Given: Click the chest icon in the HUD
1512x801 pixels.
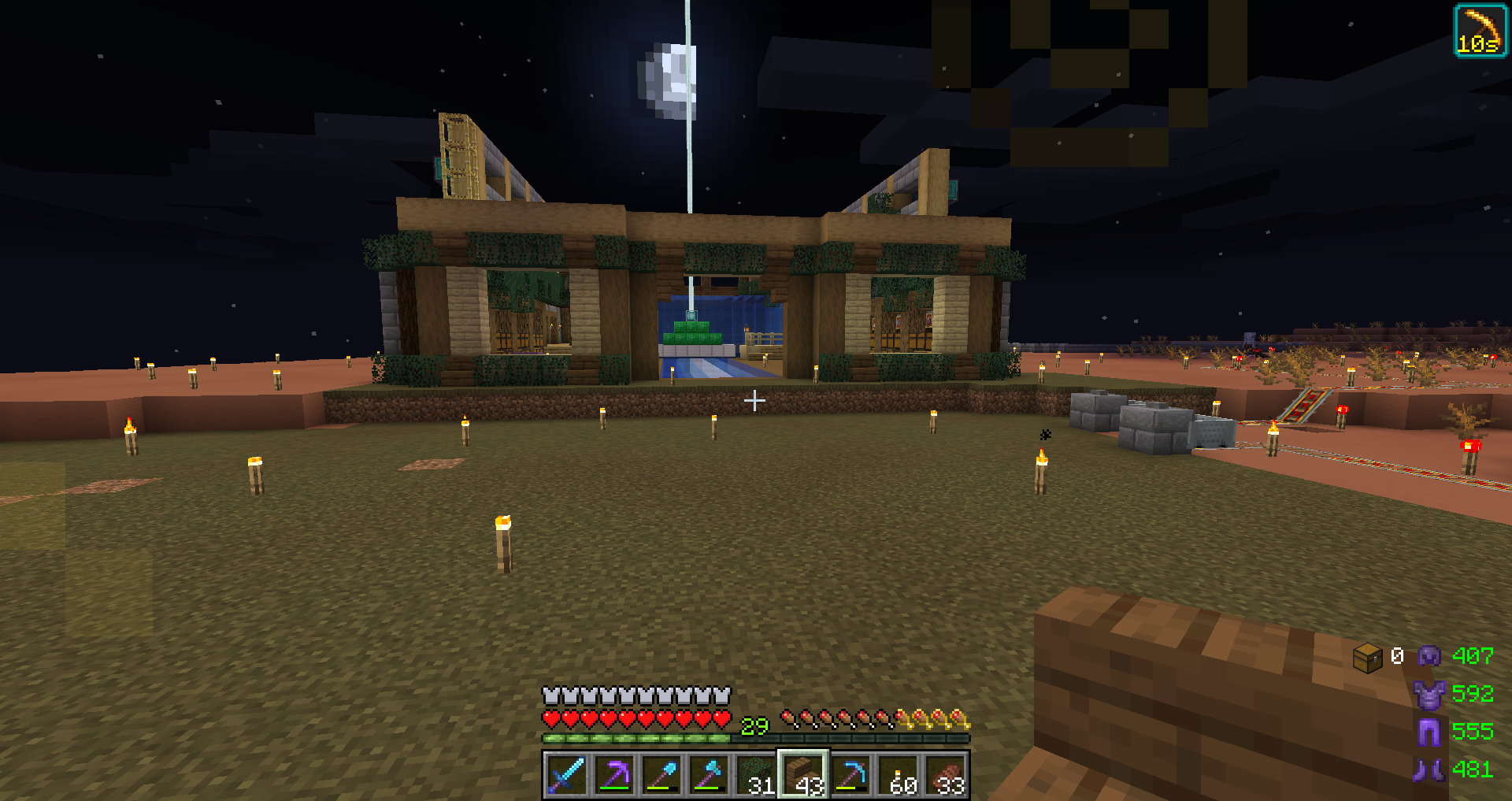Looking at the screenshot, I should pyautogui.click(x=1368, y=657).
